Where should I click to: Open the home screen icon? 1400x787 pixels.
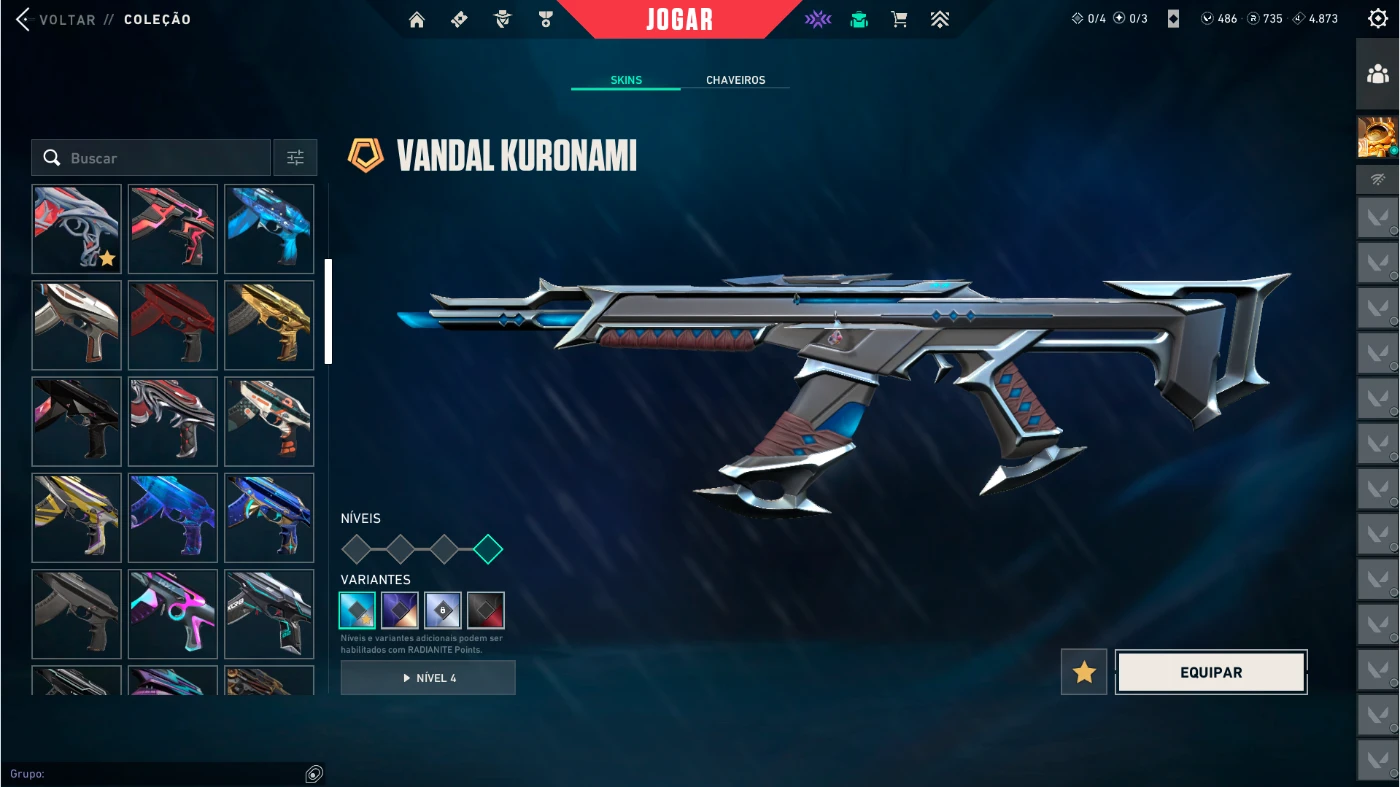pos(417,19)
